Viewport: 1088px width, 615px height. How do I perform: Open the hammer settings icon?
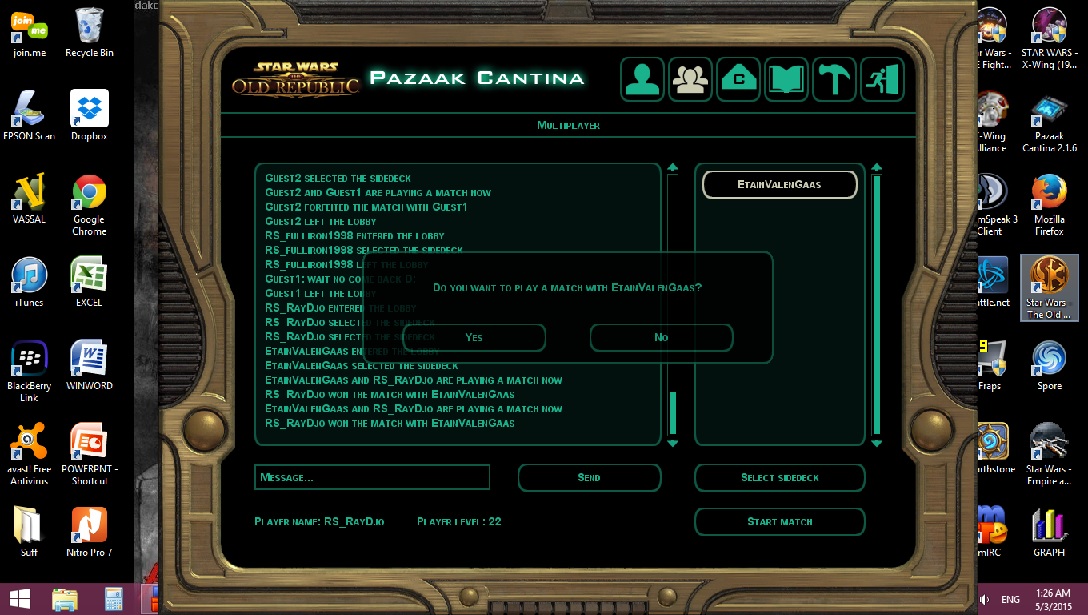point(833,79)
